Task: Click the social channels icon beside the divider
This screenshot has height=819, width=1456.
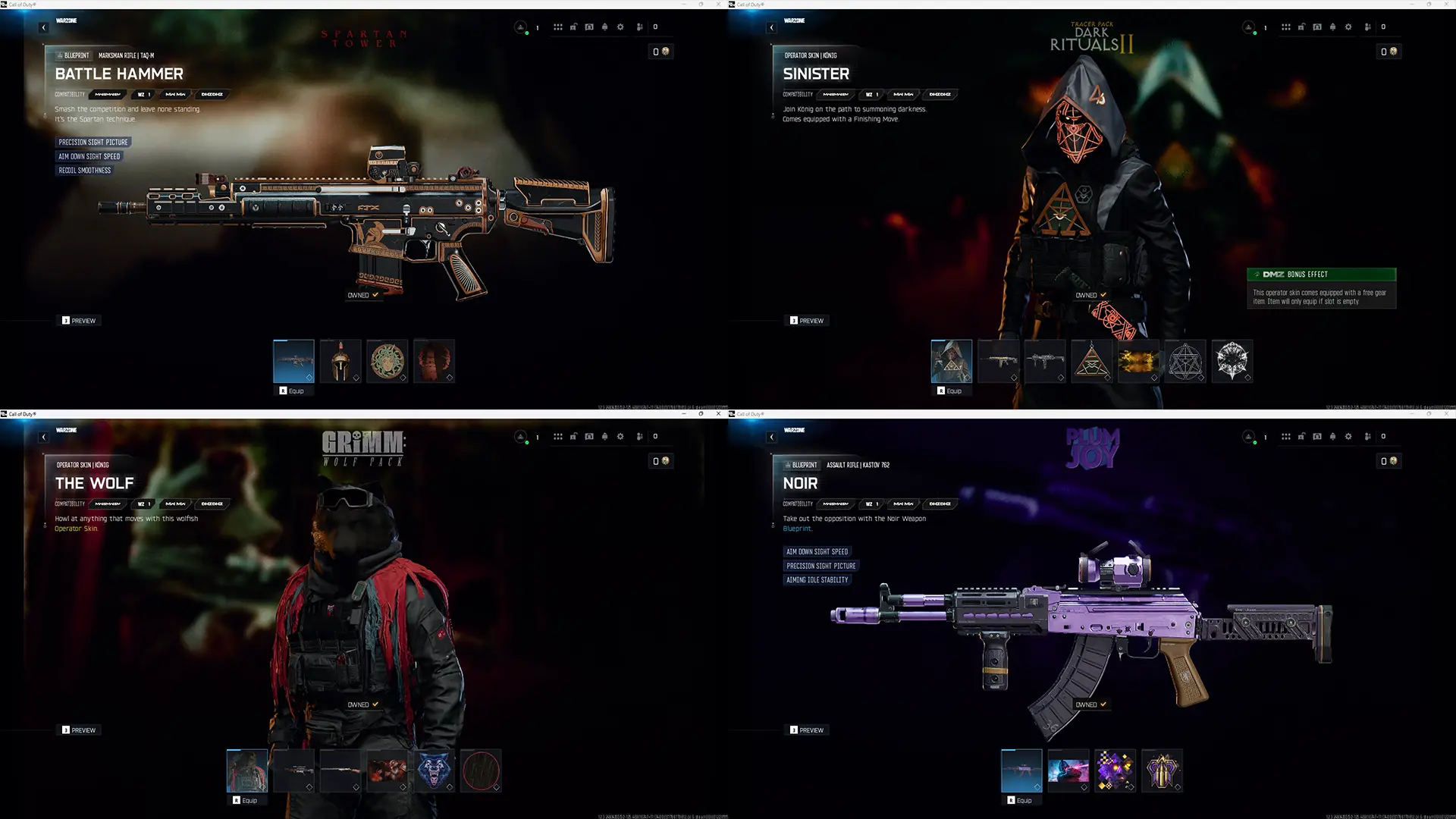Action: 640,27
